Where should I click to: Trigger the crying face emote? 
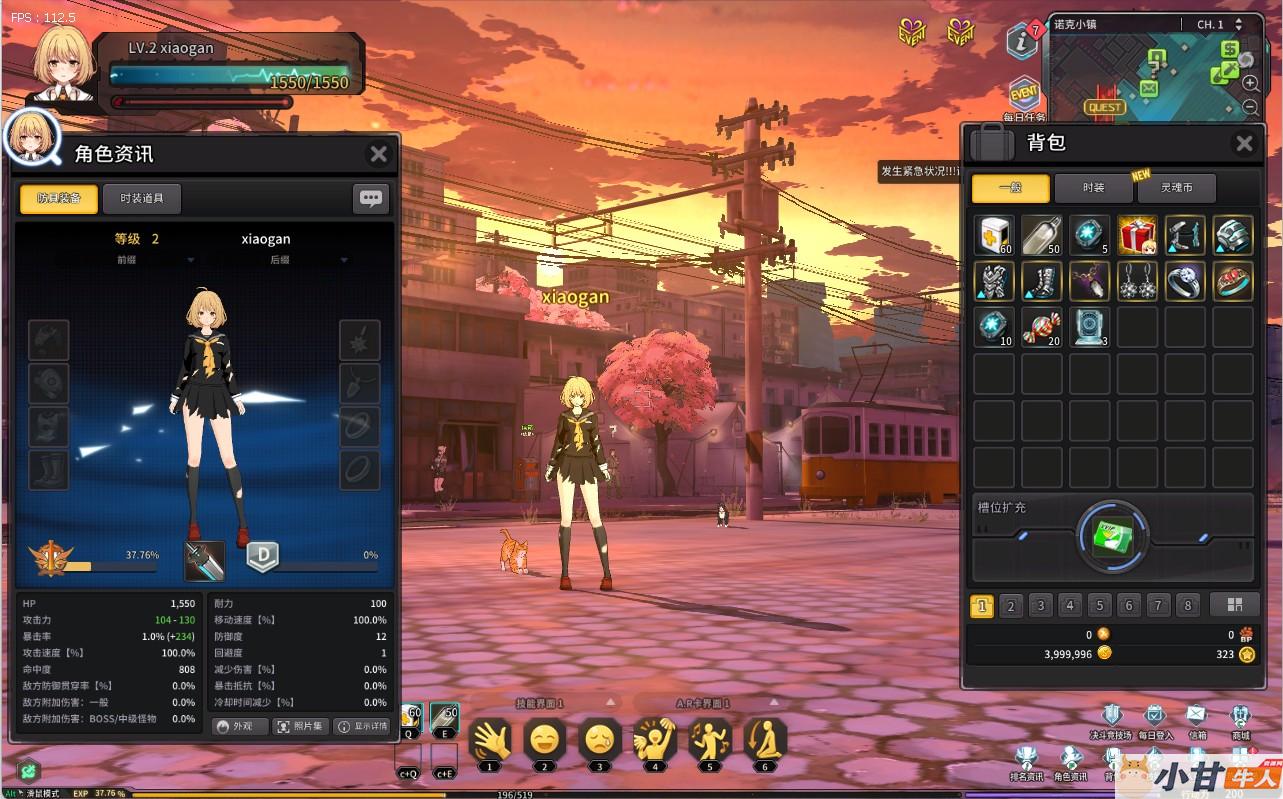(x=599, y=741)
